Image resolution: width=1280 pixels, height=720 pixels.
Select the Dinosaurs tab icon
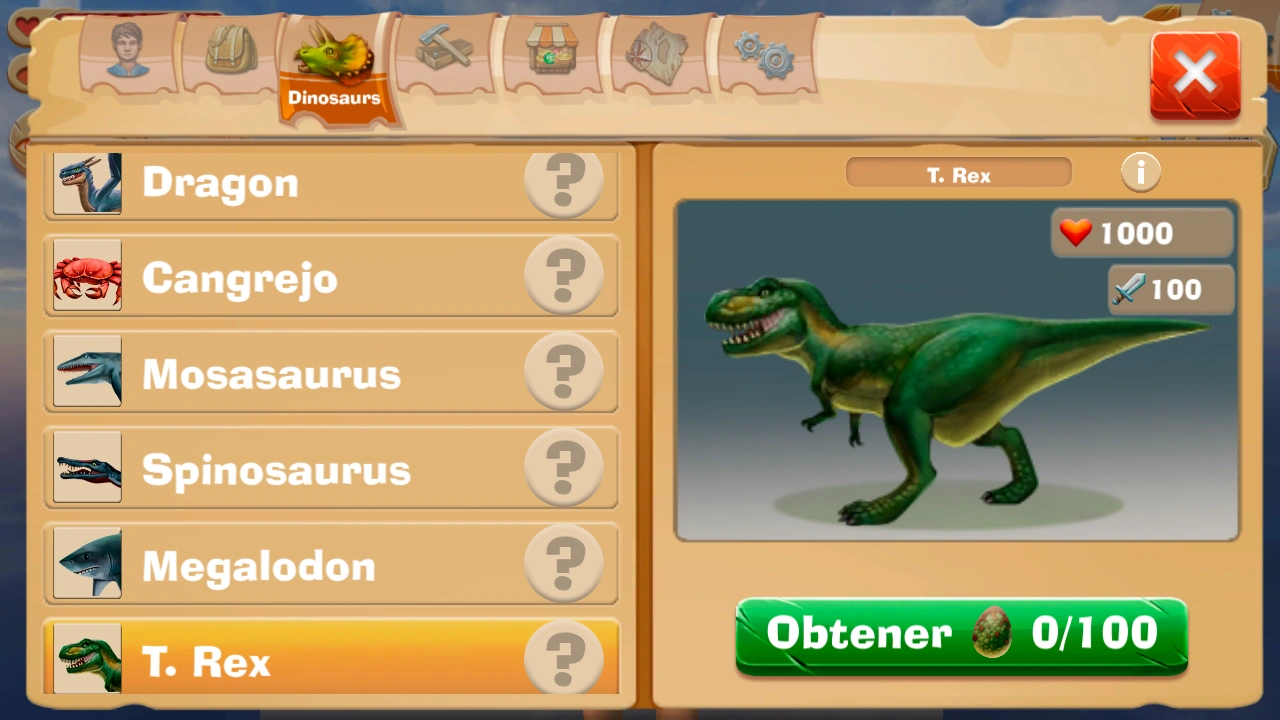[335, 50]
